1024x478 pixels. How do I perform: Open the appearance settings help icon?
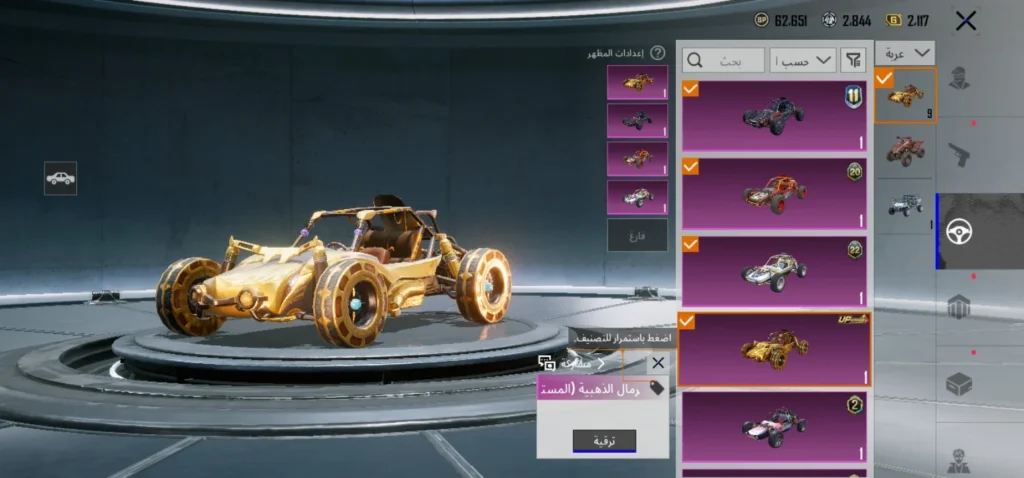tap(657, 53)
